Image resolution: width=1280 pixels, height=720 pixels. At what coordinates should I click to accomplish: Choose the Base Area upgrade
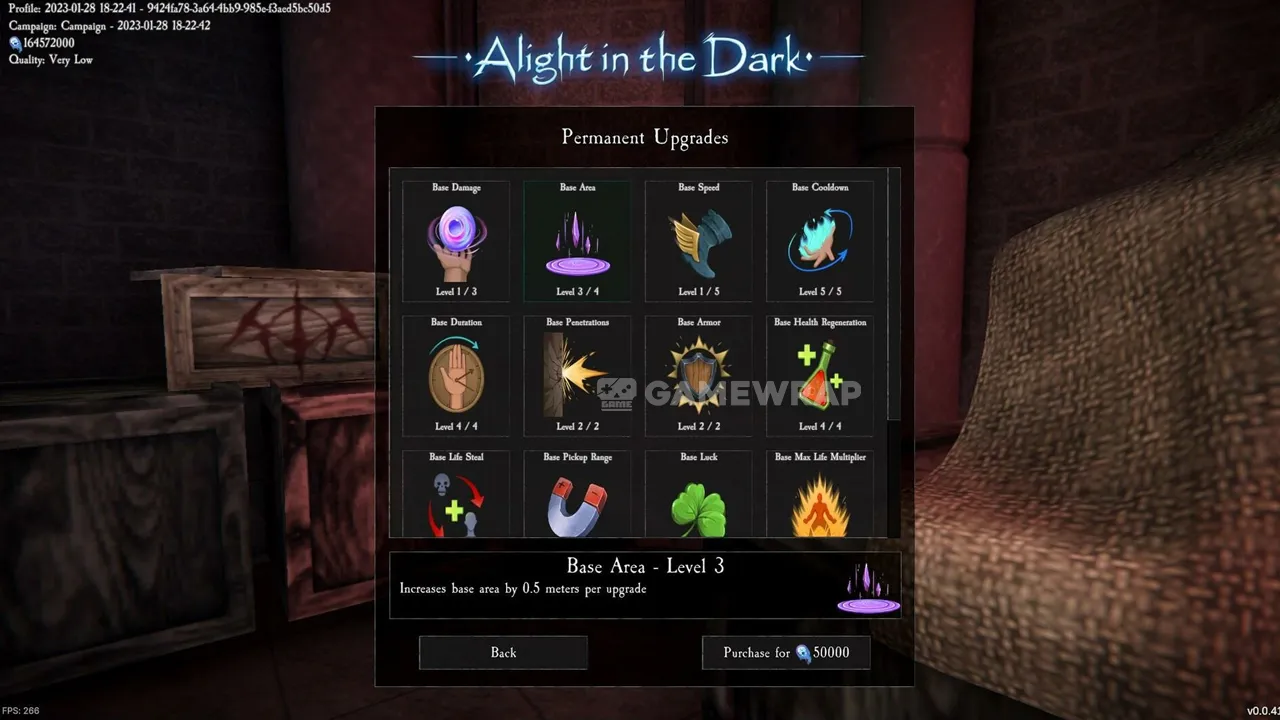pyautogui.click(x=577, y=241)
